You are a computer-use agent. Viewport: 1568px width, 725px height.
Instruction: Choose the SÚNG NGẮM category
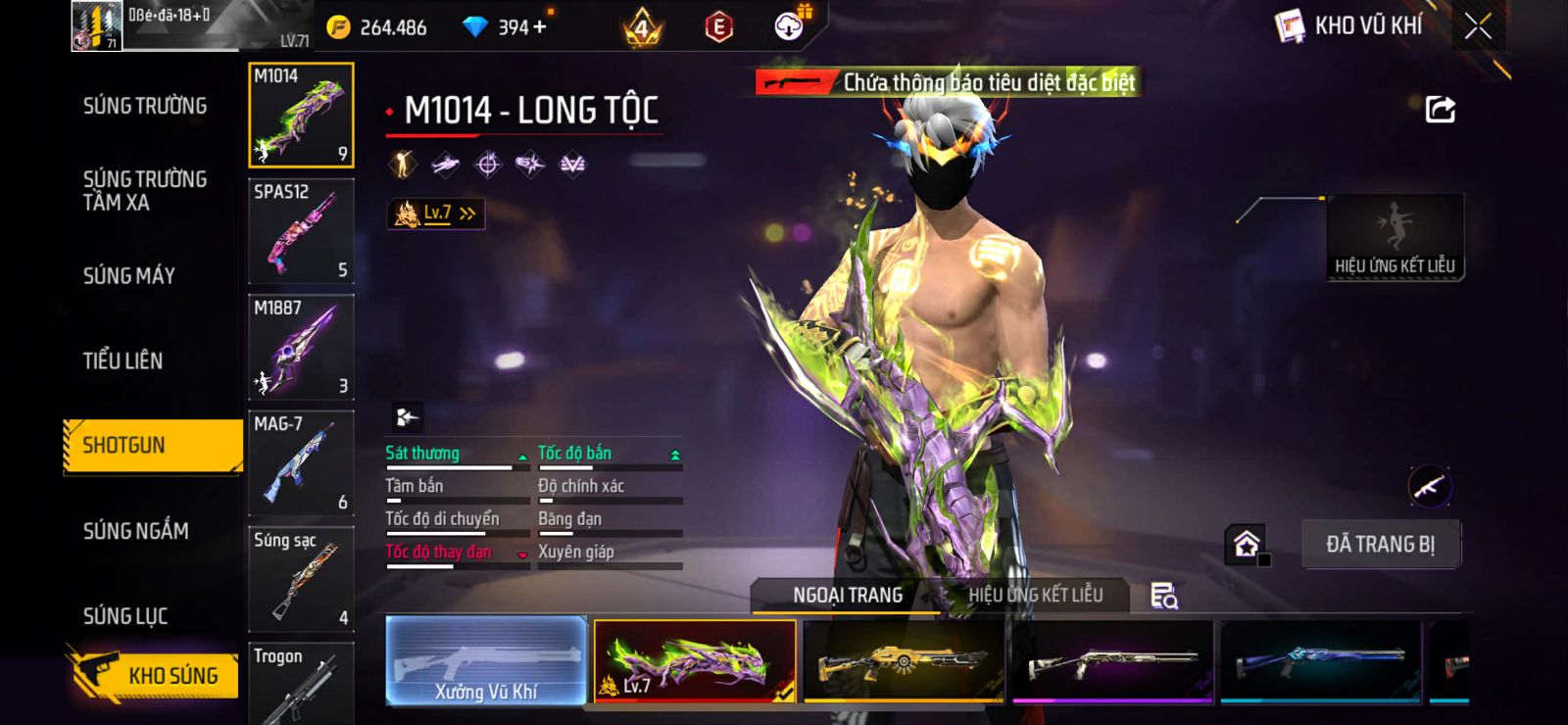point(136,531)
